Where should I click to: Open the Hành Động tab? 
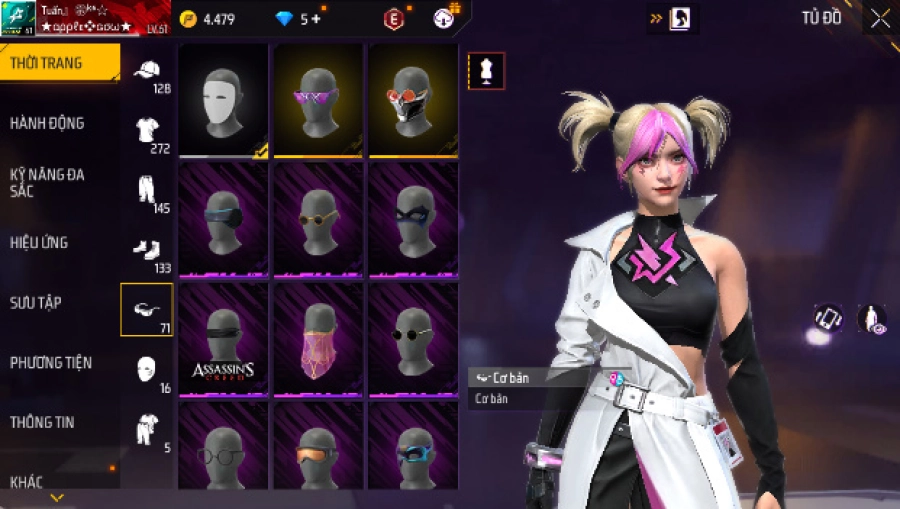tap(47, 123)
